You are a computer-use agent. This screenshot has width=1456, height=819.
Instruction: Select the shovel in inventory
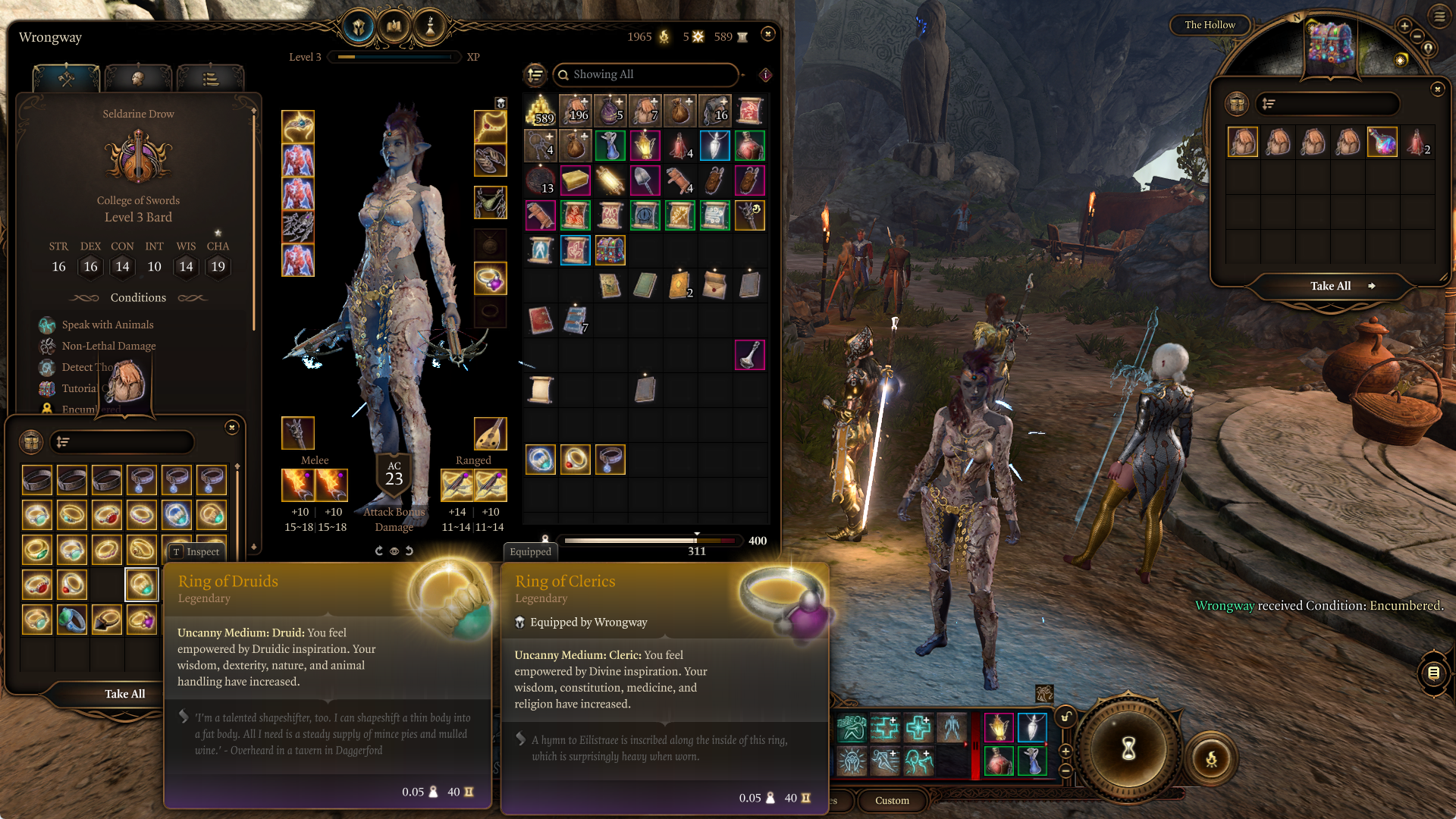[645, 180]
